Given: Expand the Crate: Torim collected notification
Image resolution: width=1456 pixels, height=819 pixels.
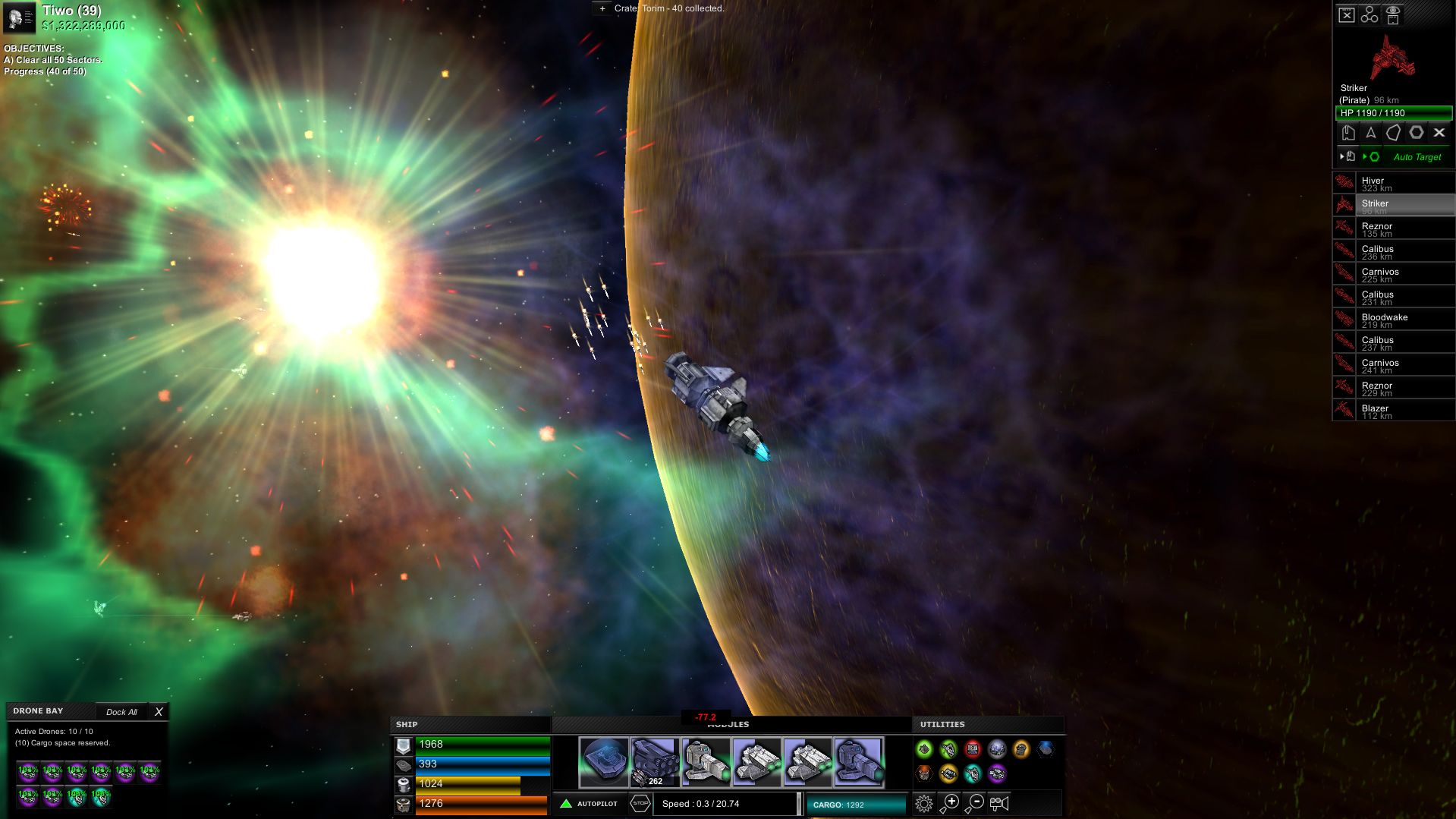Looking at the screenshot, I should 602,8.
